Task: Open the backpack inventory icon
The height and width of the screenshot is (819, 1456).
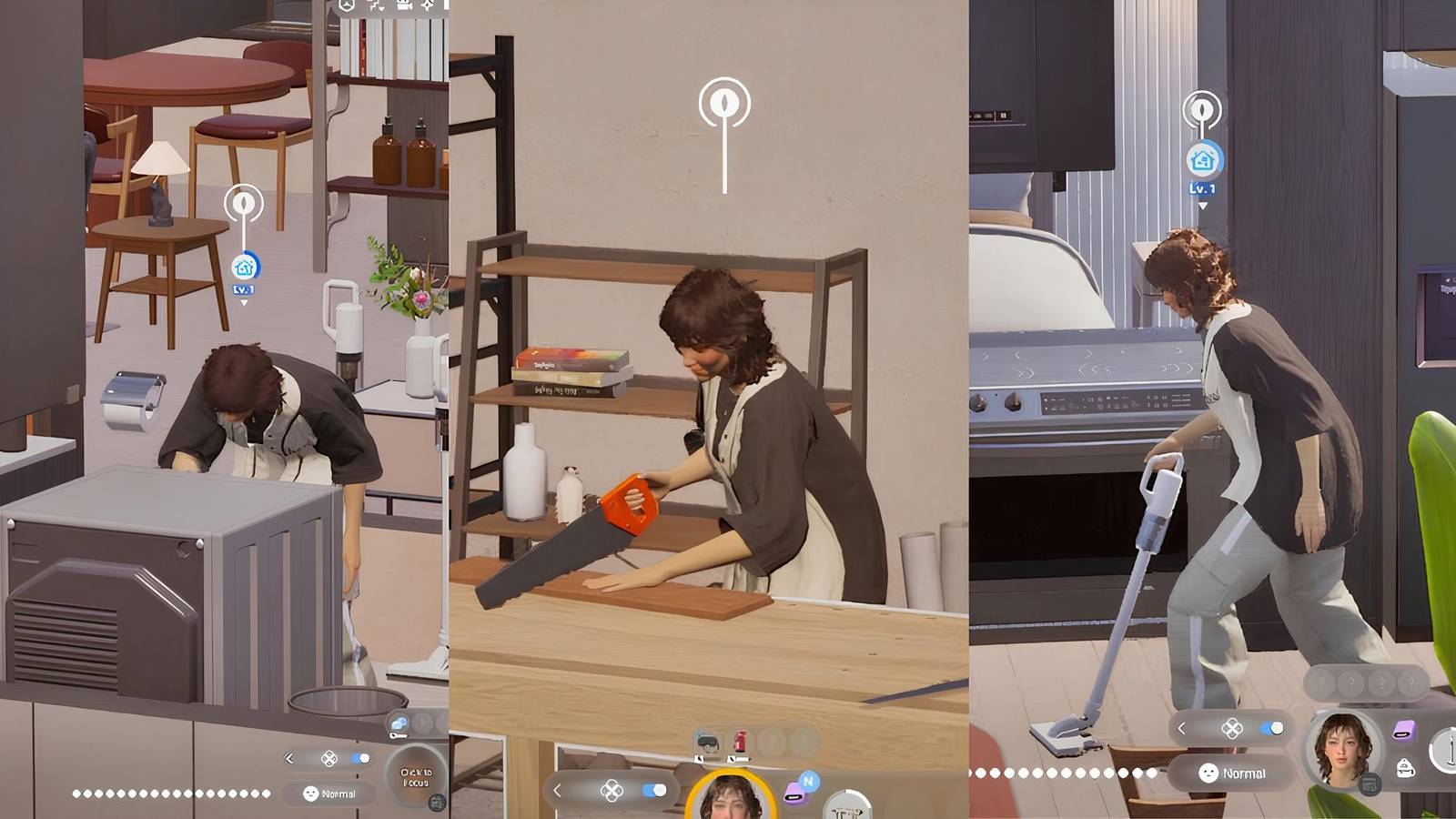Action: tap(1404, 769)
